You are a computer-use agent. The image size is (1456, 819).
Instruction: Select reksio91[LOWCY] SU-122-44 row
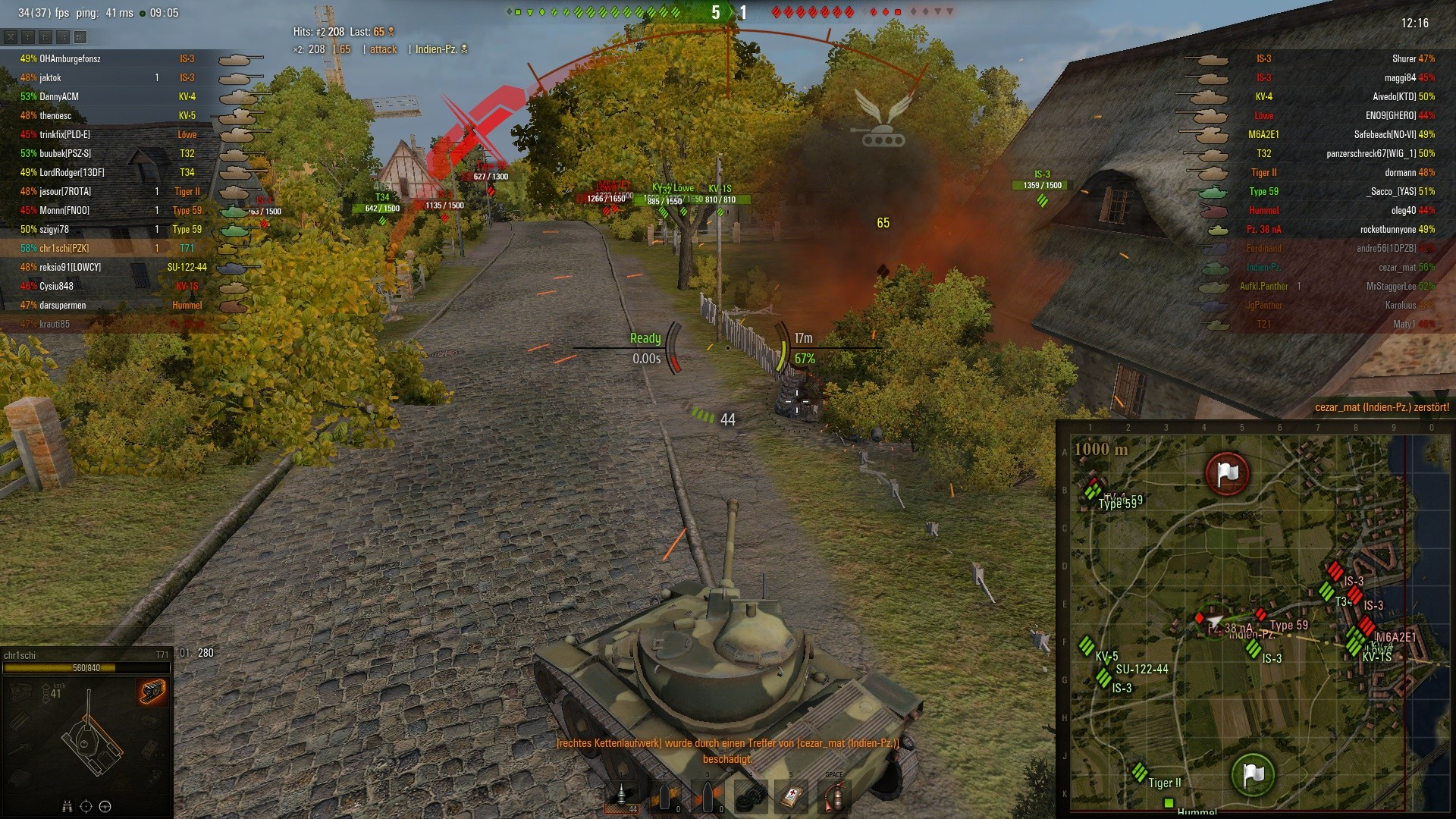(x=114, y=268)
